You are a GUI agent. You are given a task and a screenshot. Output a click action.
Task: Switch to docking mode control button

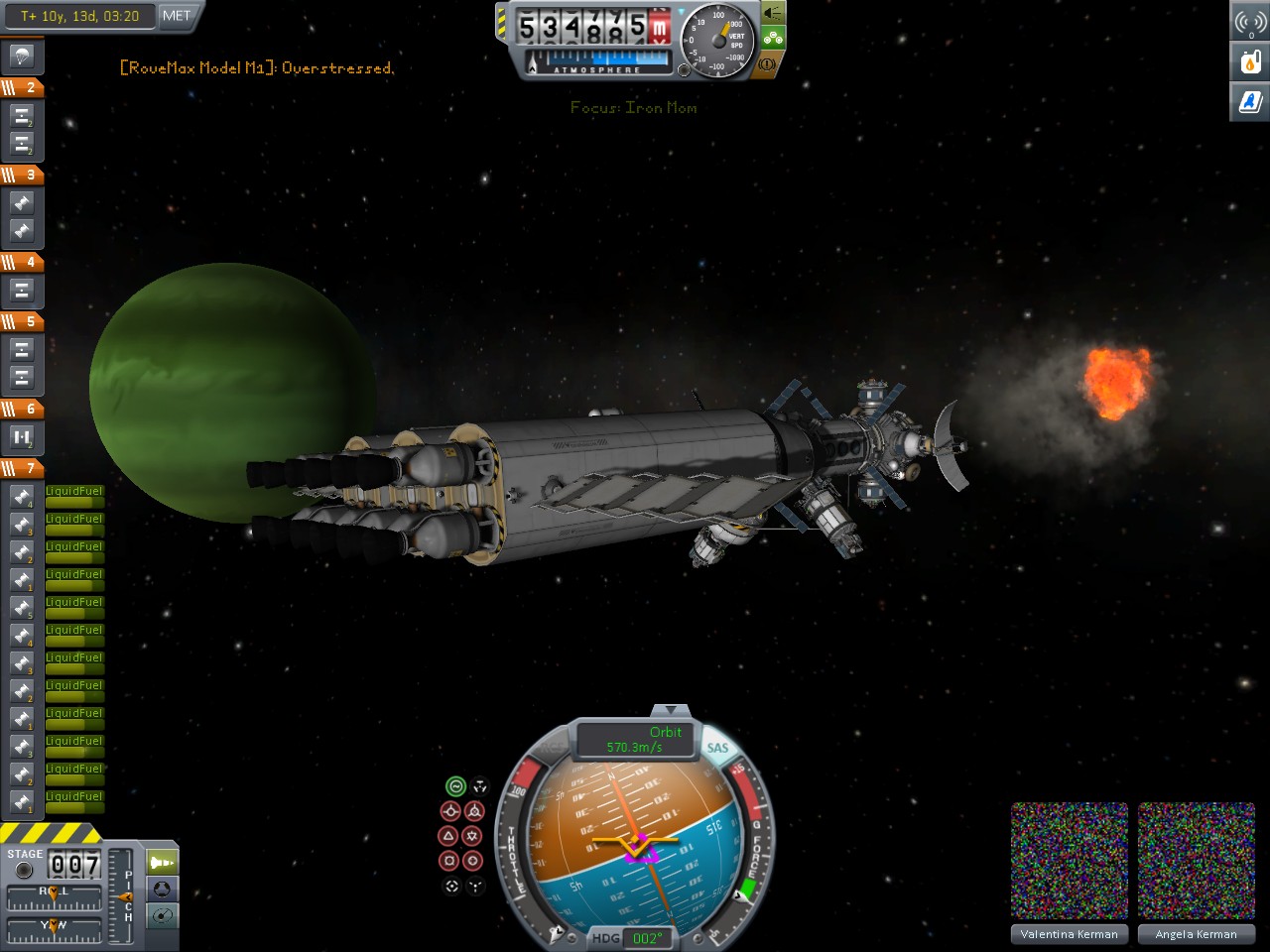click(x=162, y=890)
